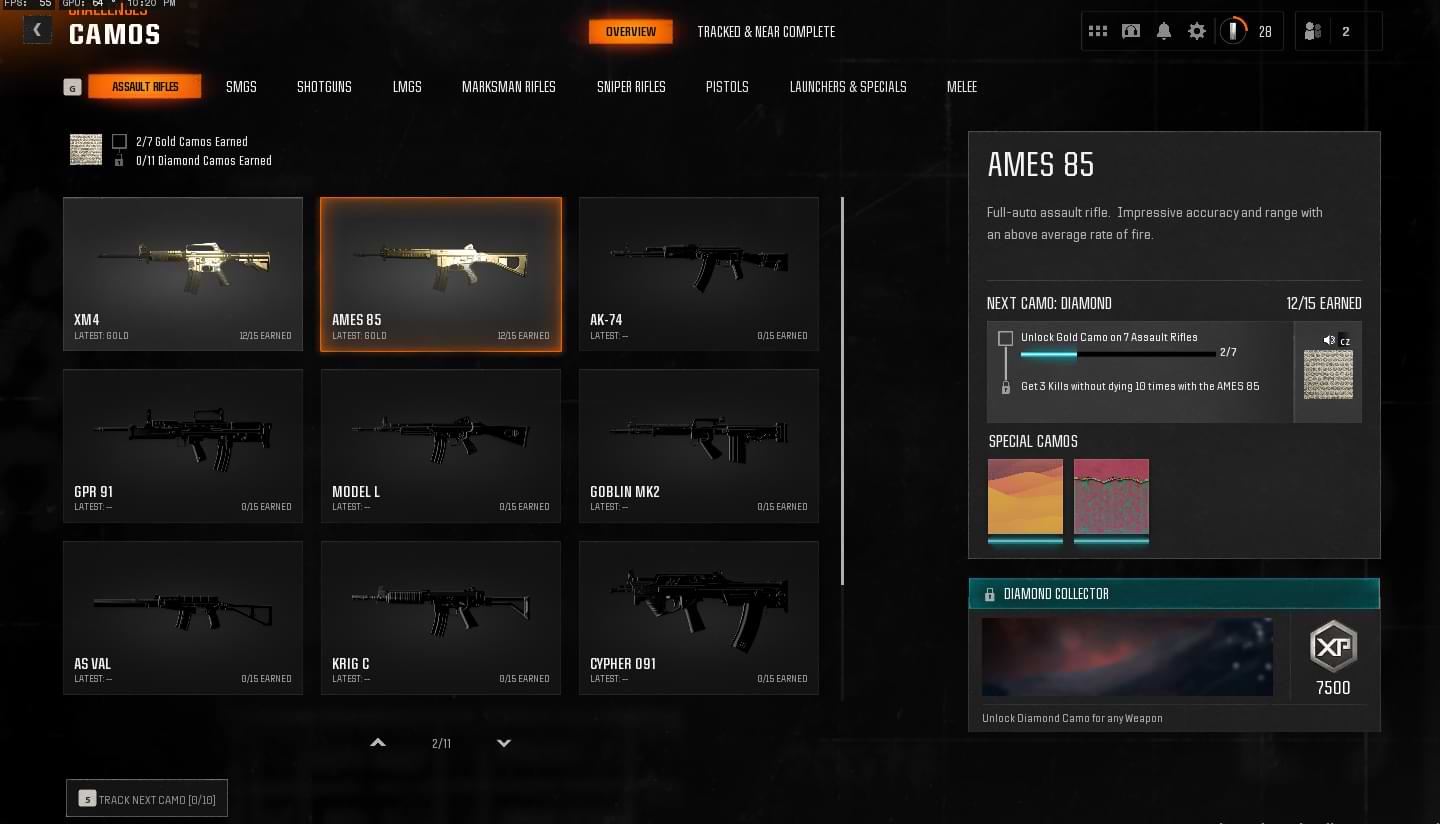Image resolution: width=1440 pixels, height=824 pixels.
Task: Go back using the top-left arrow
Action: click(37, 30)
